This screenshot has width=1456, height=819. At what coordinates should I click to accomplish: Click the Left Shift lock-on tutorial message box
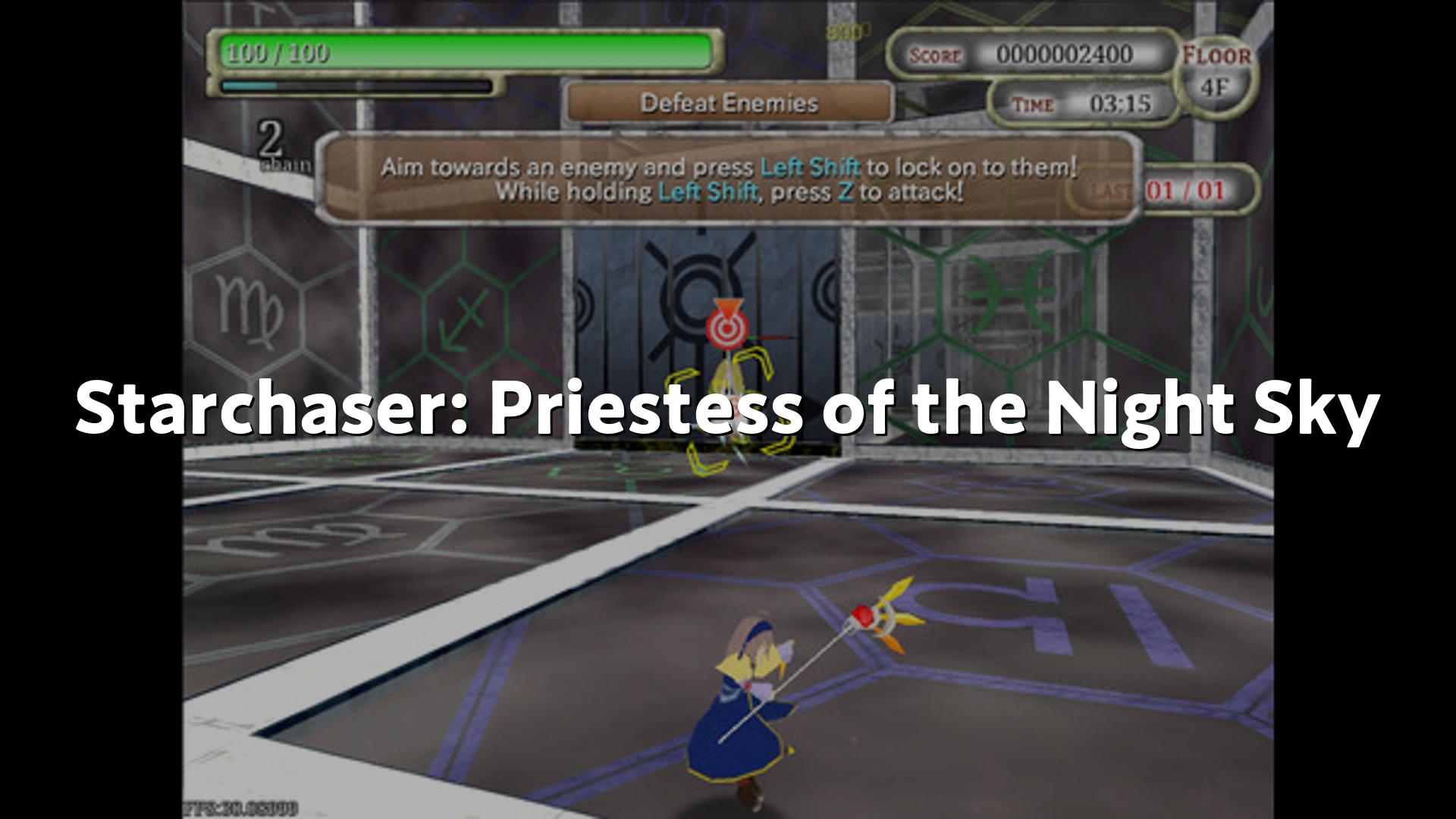(728, 179)
